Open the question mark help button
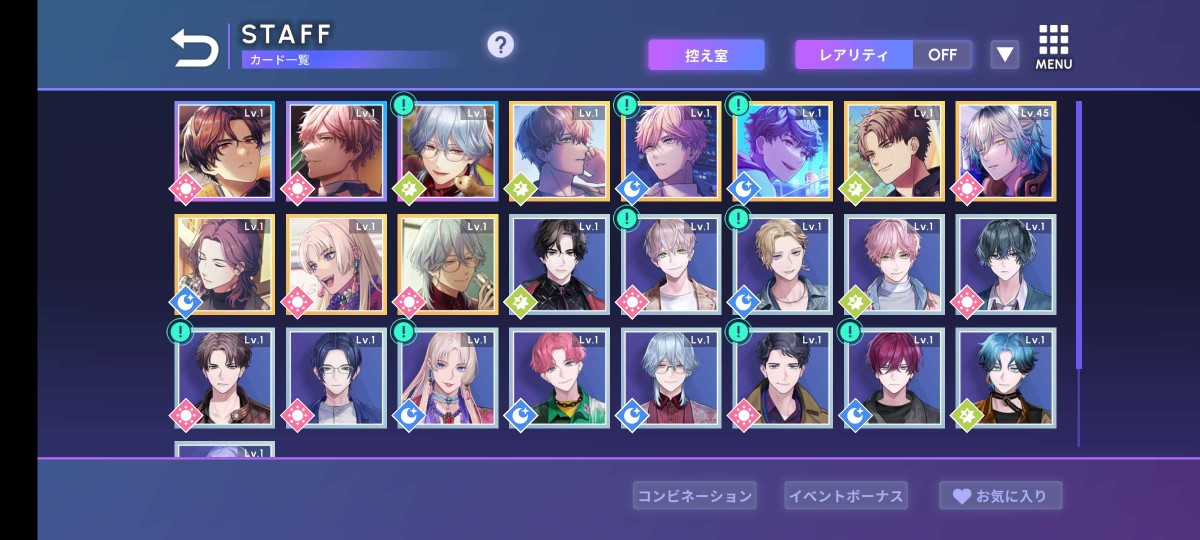Image resolution: width=1200 pixels, height=540 pixels. [500, 45]
